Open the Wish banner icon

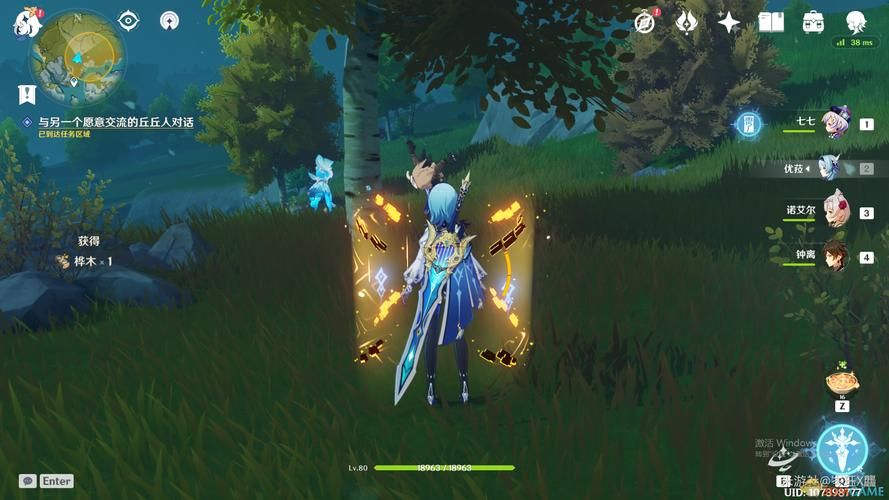pyautogui.click(x=687, y=21)
